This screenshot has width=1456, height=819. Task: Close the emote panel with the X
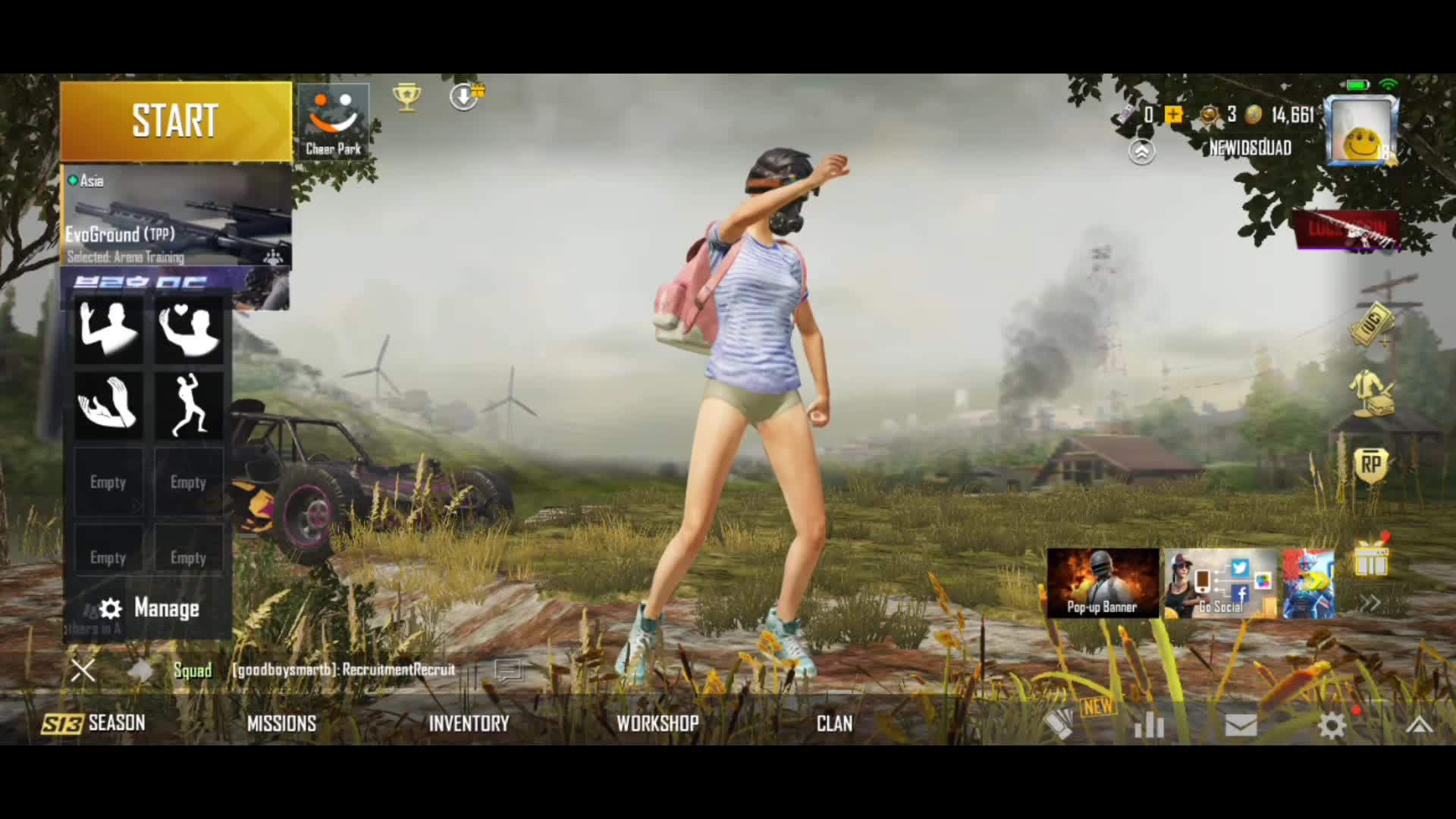pos(83,670)
